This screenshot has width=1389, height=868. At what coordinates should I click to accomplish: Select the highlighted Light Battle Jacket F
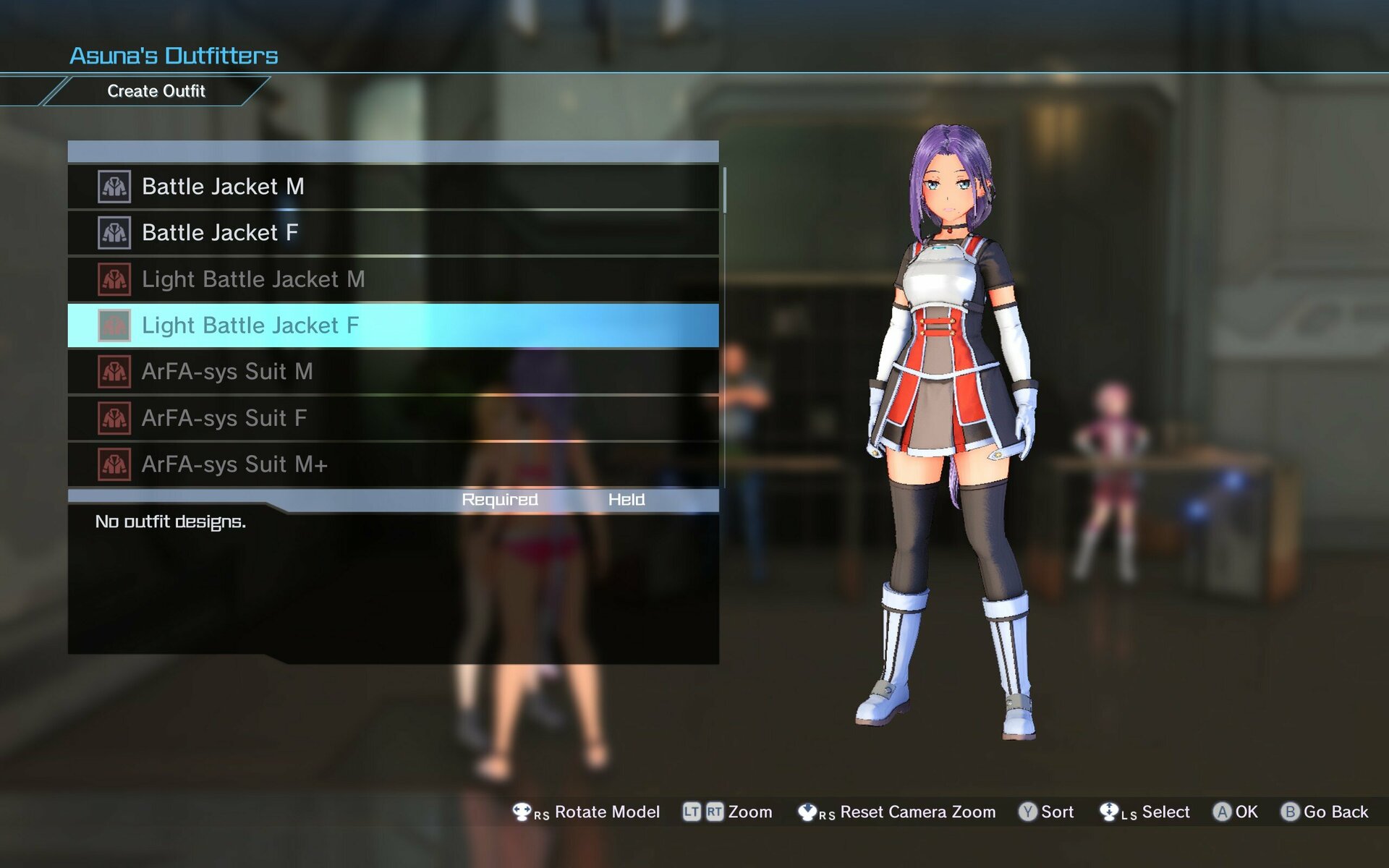(393, 325)
